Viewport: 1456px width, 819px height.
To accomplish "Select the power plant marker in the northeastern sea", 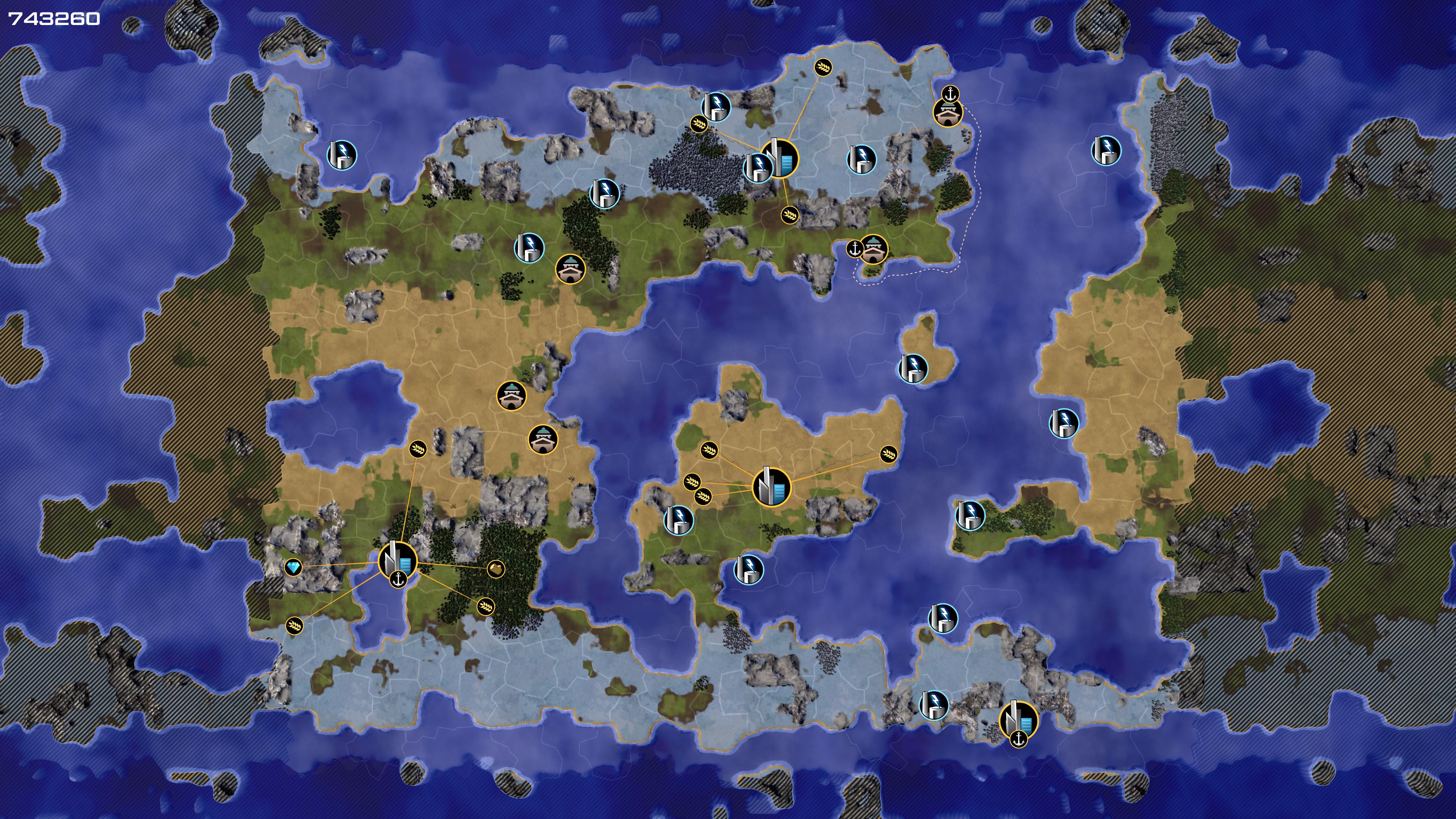I will tap(1106, 151).
